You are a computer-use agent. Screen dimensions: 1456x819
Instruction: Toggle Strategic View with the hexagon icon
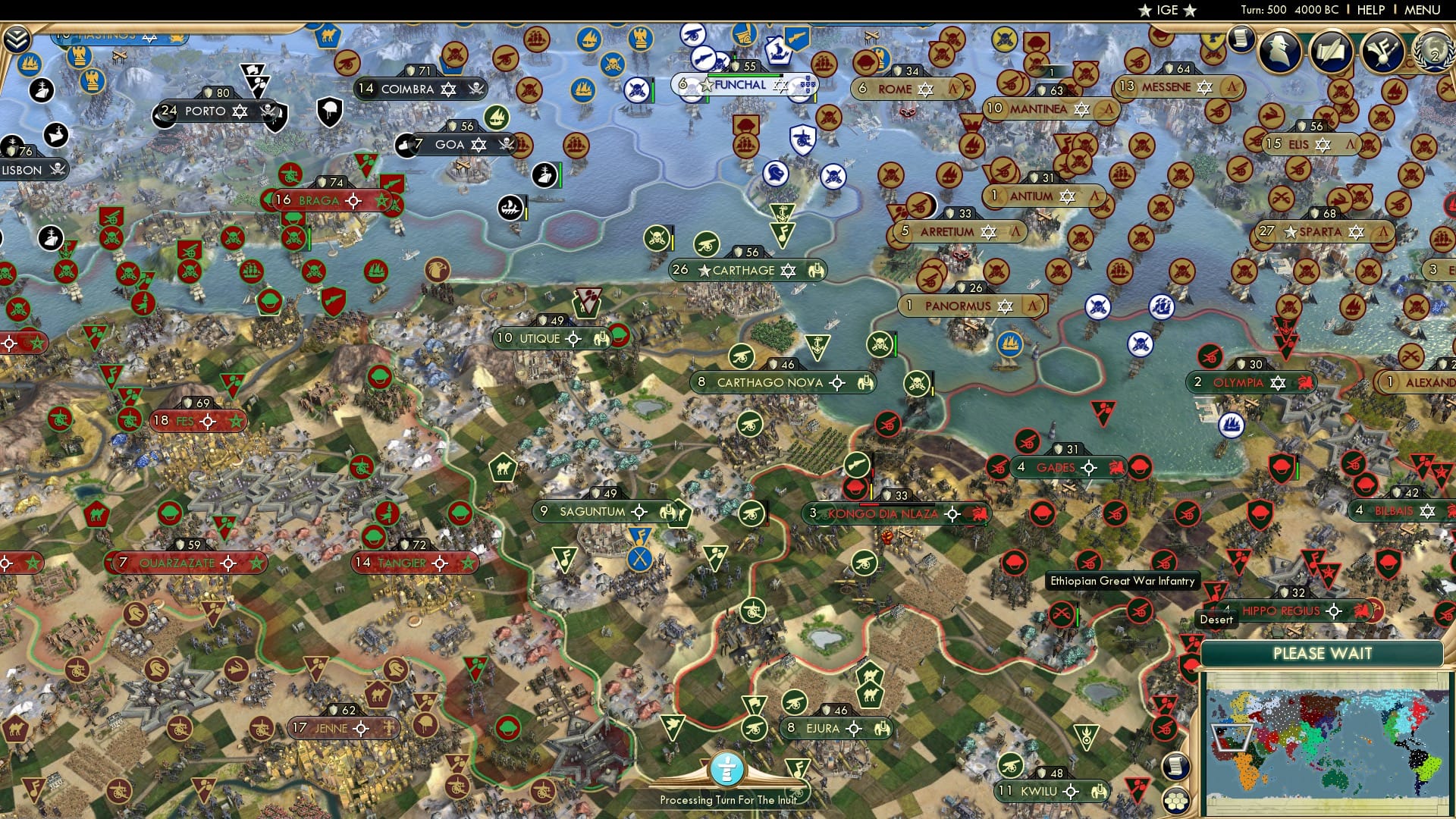tap(1176, 802)
